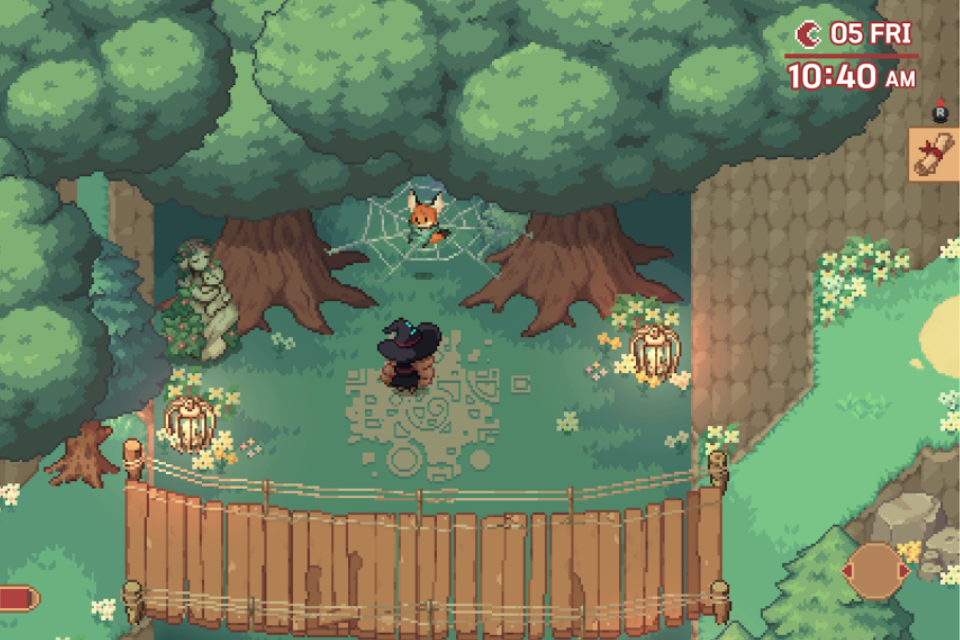Cycle item selector with the right arrow
The width and height of the screenshot is (960, 640).
click(904, 571)
